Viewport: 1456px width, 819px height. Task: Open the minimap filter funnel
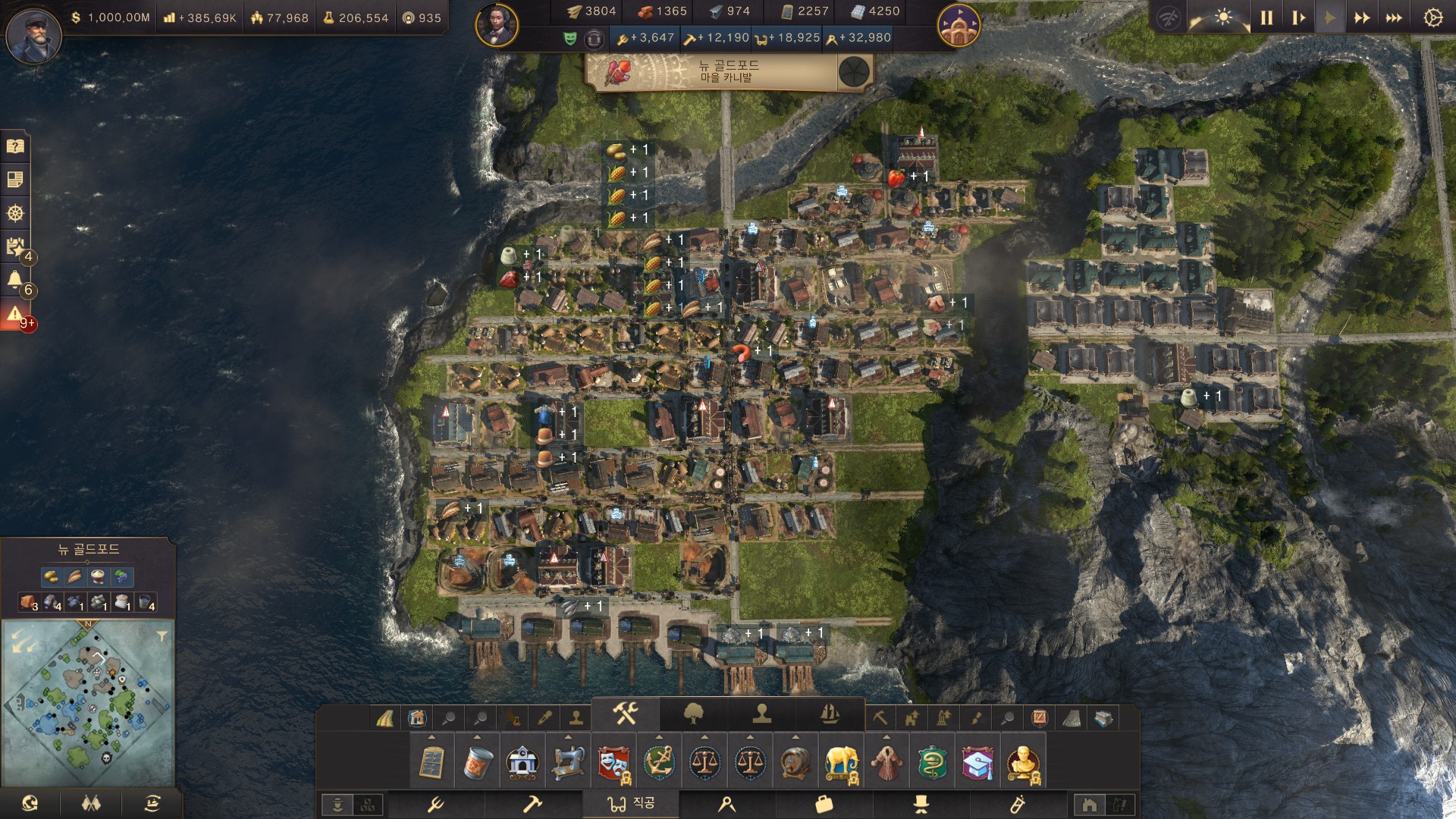click(x=162, y=636)
